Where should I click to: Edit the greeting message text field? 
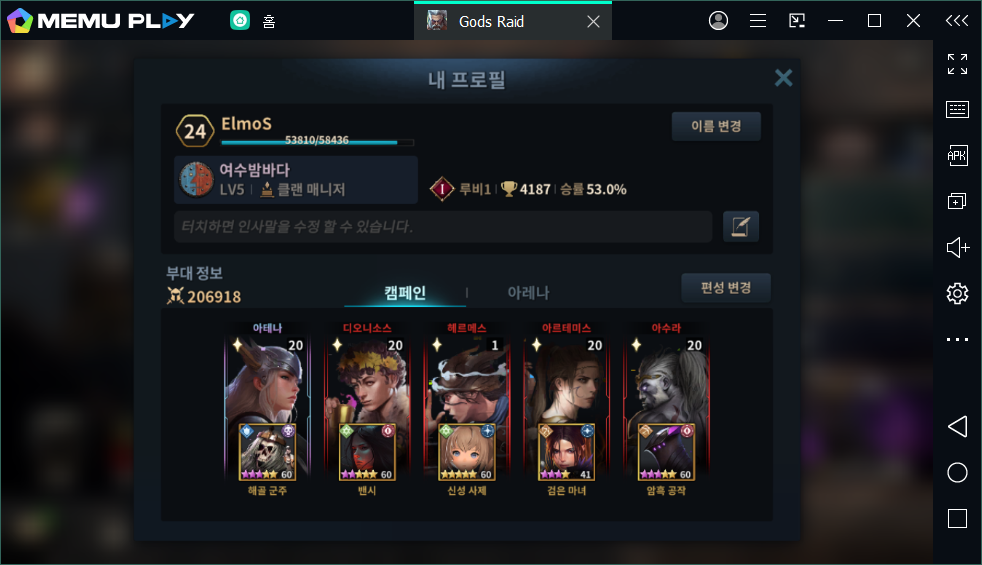click(443, 227)
